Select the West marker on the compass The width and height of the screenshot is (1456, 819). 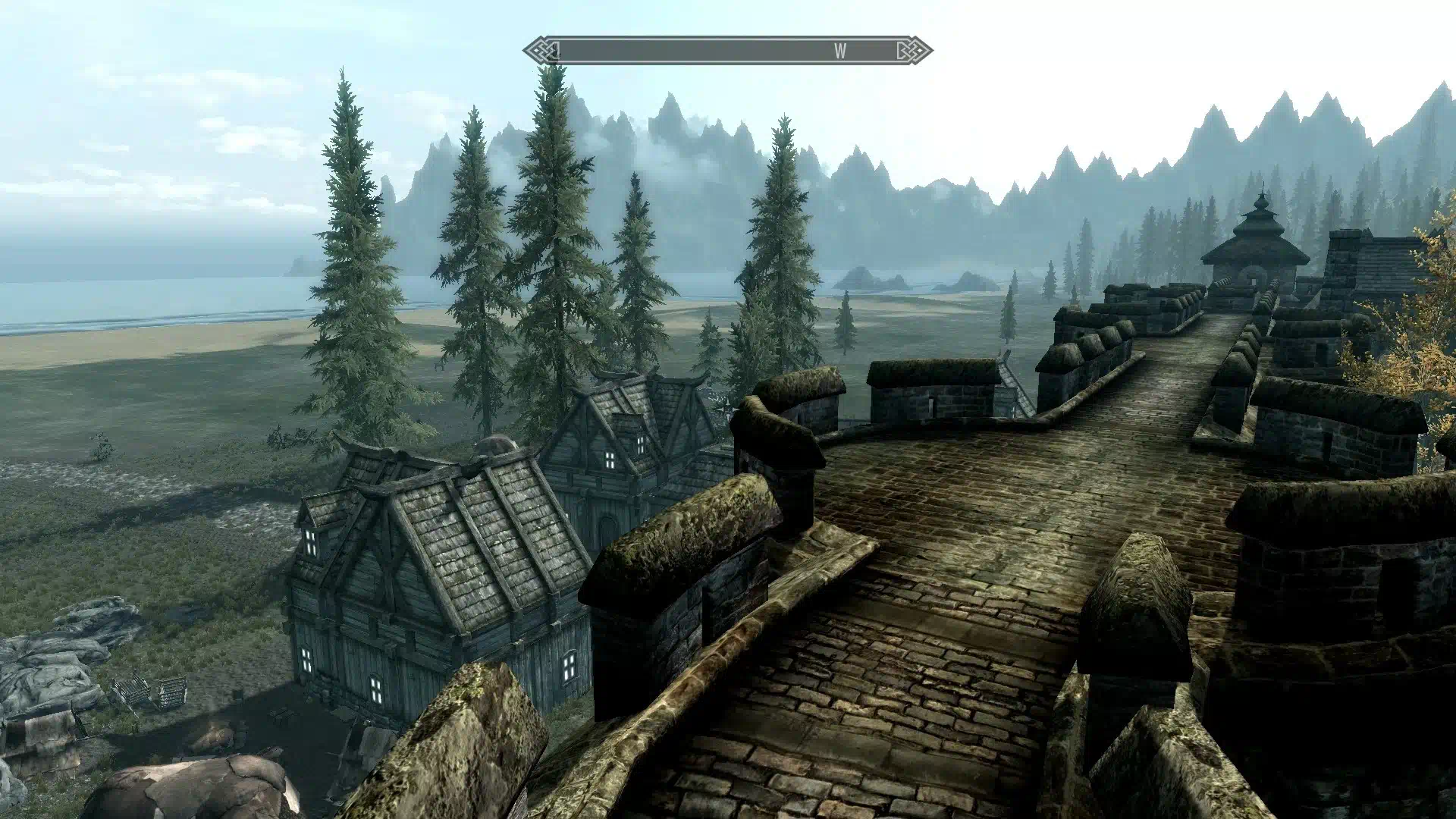pos(840,51)
